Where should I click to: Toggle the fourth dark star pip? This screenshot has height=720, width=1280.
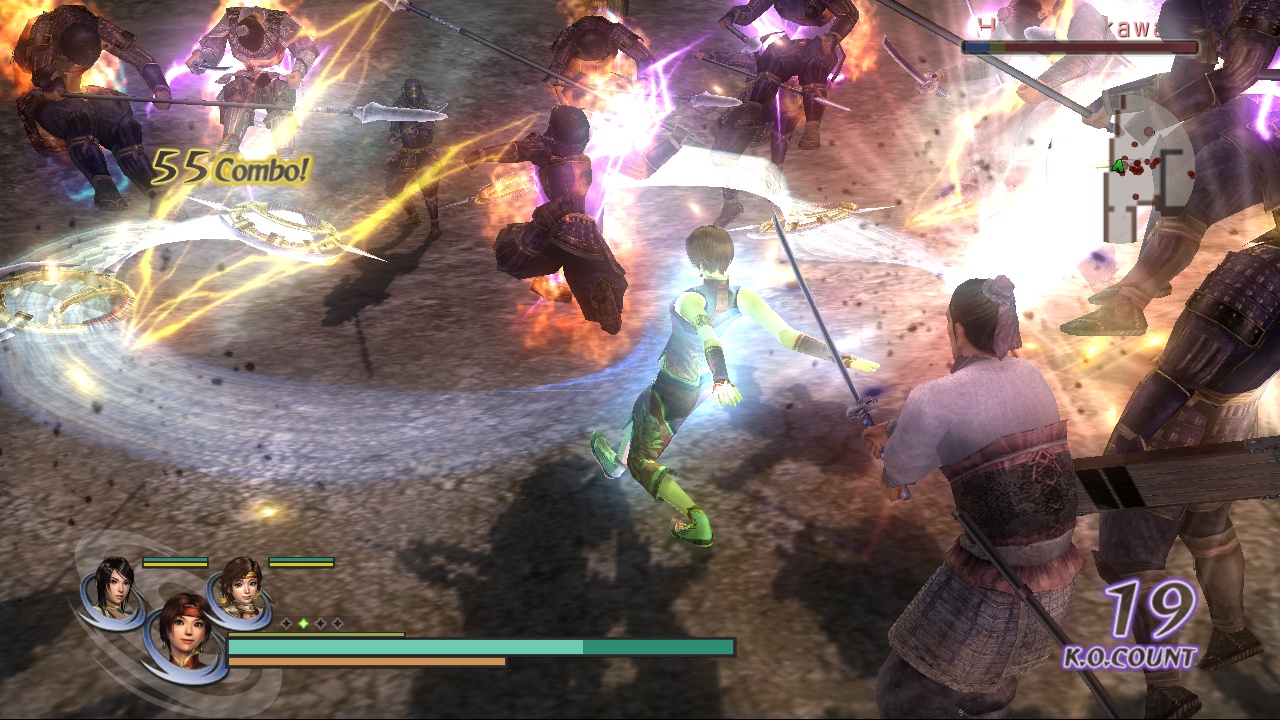coord(337,623)
